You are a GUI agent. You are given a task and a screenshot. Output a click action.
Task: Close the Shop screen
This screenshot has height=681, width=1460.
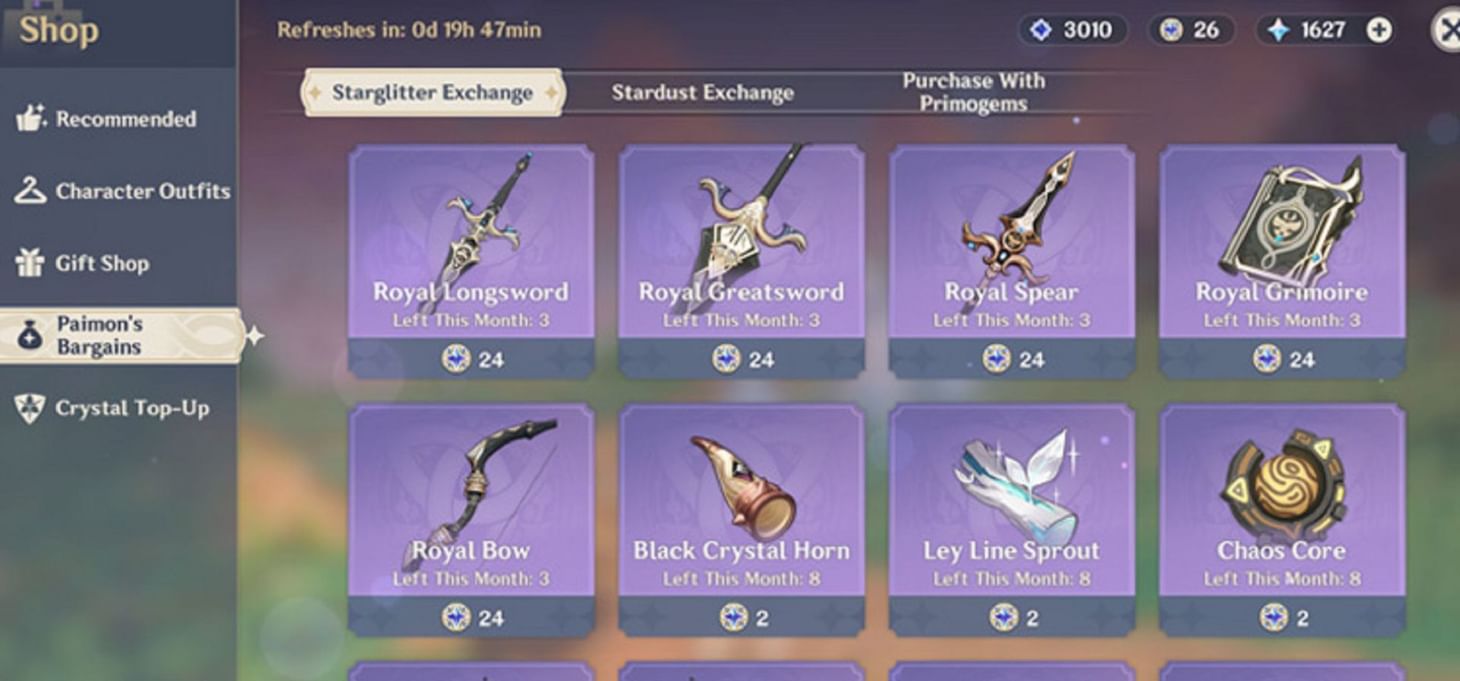tap(1447, 30)
